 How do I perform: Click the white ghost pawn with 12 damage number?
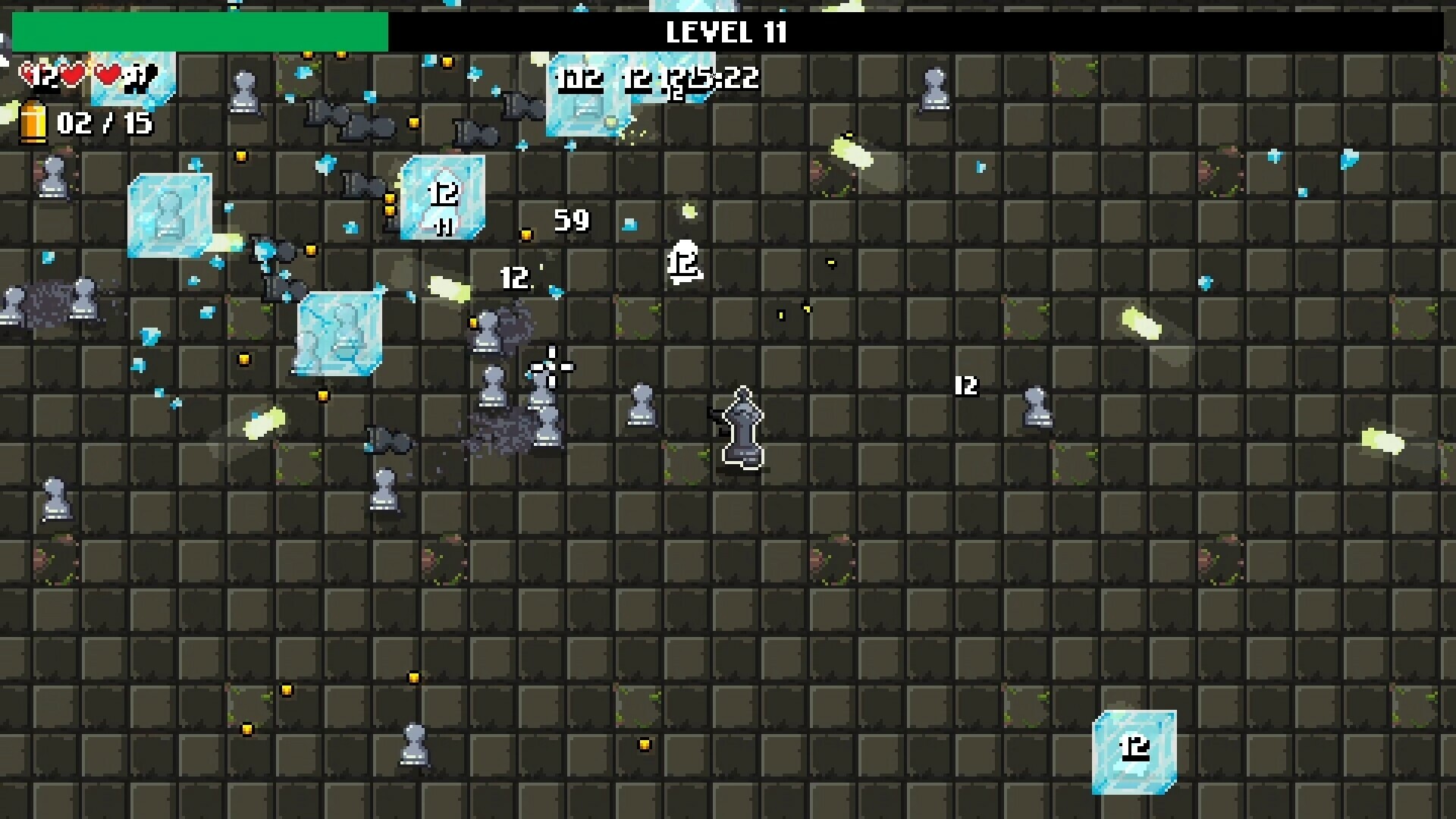coord(682,262)
